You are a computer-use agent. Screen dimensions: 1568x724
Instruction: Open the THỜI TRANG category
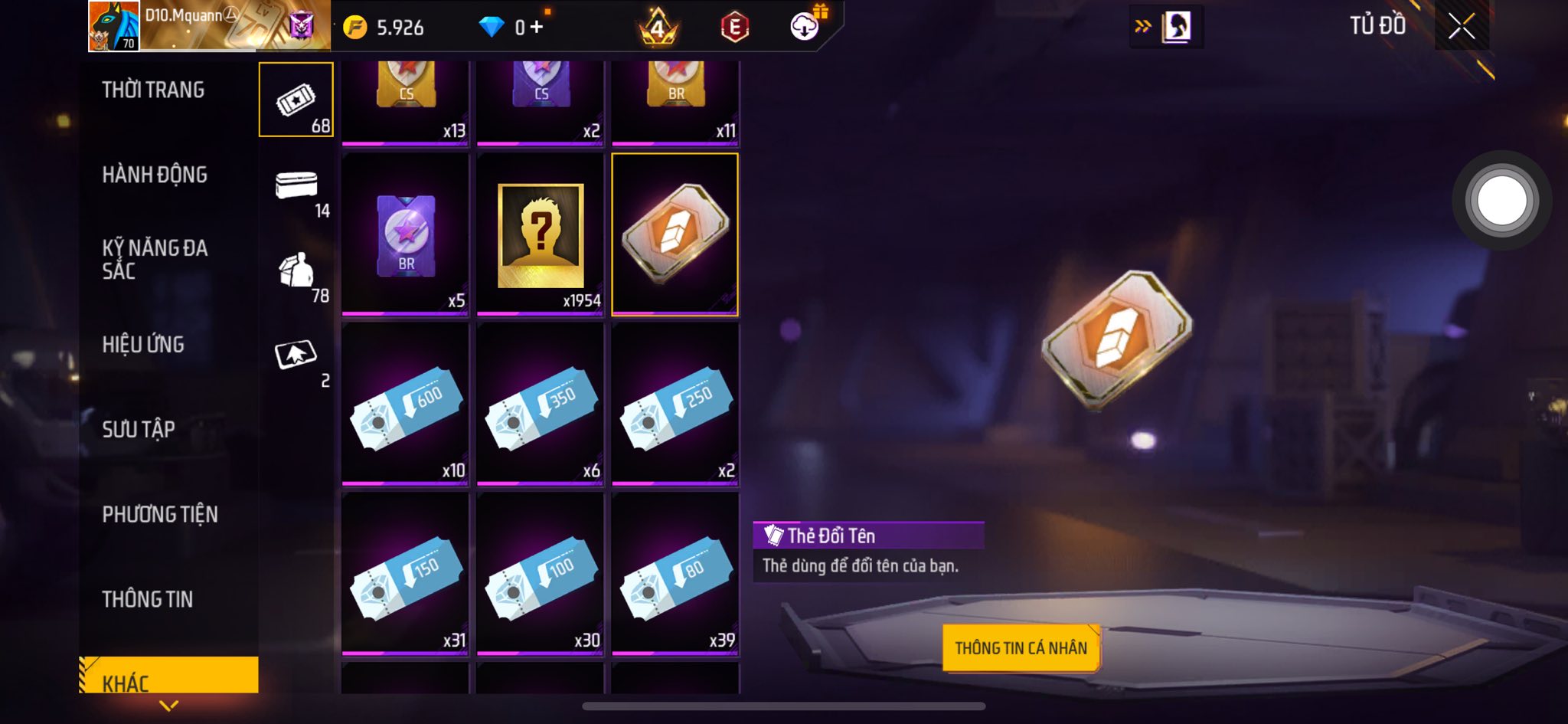pyautogui.click(x=153, y=90)
